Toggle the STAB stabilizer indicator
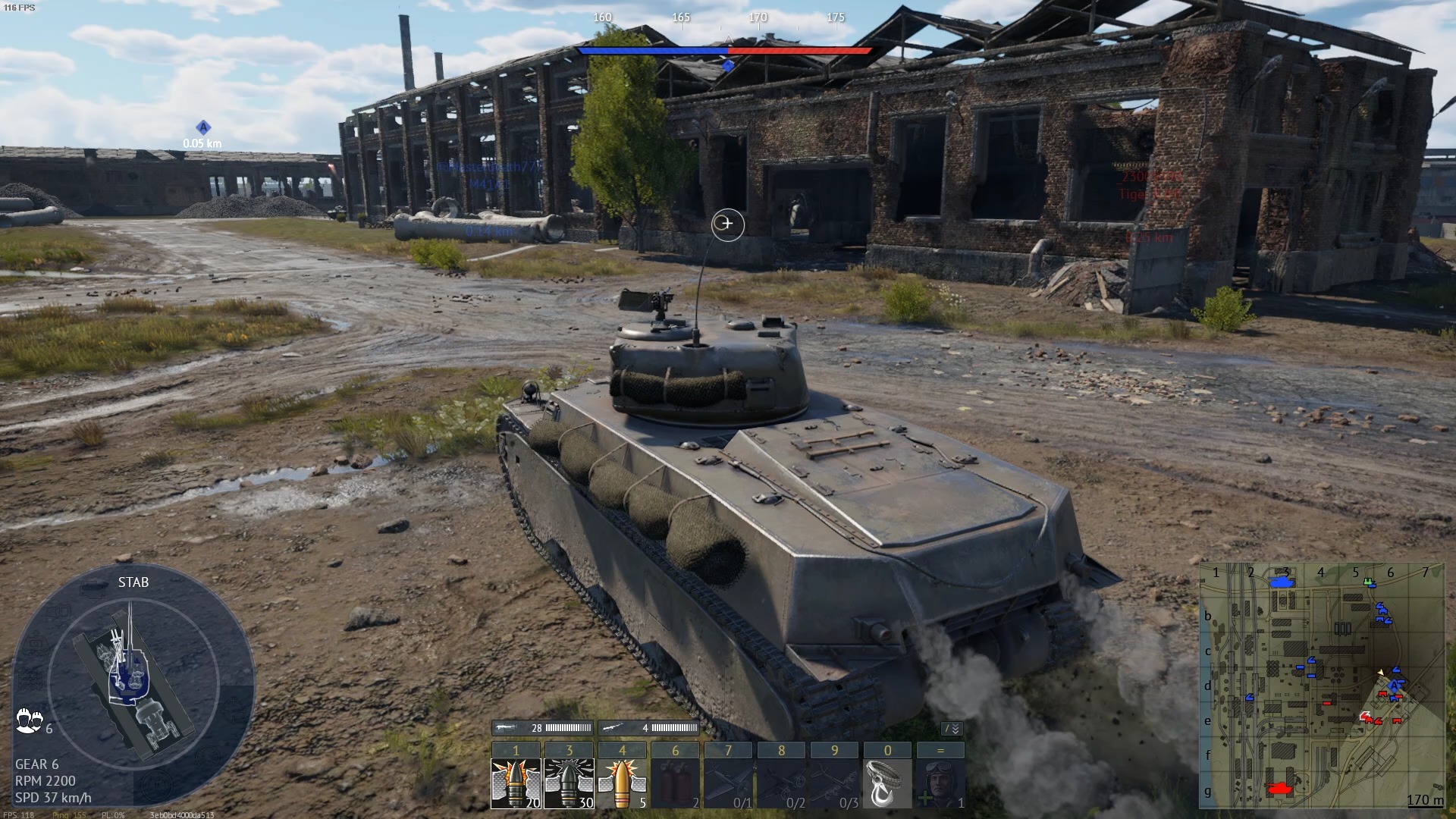The image size is (1456, 819). point(133,582)
